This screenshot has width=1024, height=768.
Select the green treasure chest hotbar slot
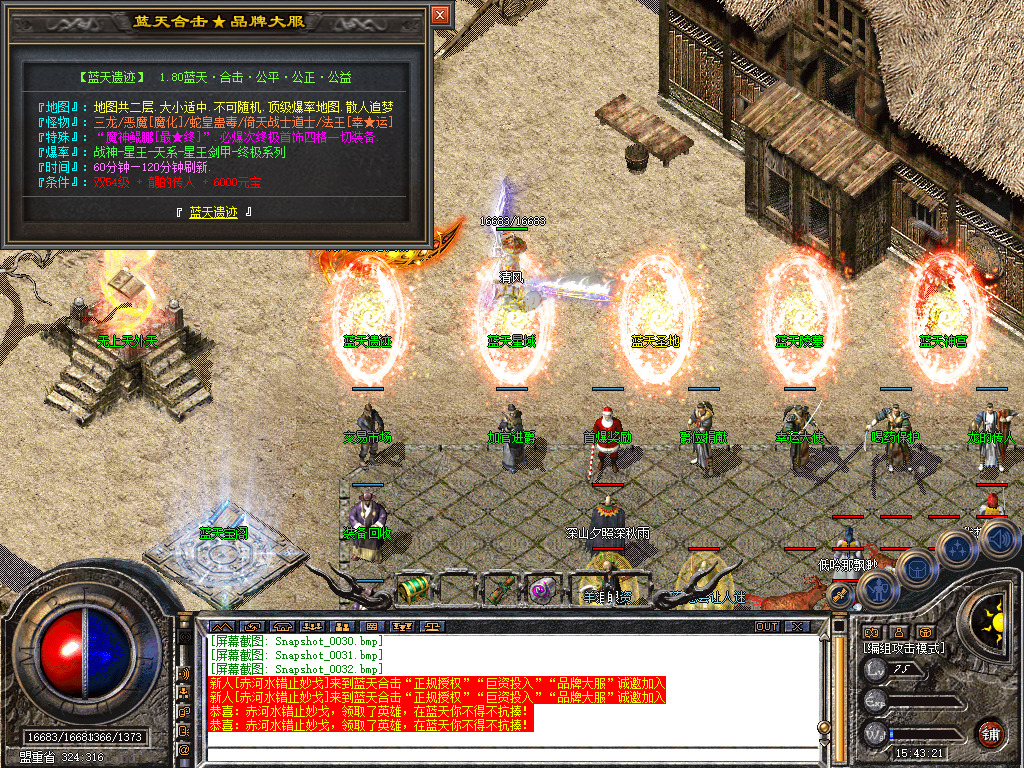412,589
